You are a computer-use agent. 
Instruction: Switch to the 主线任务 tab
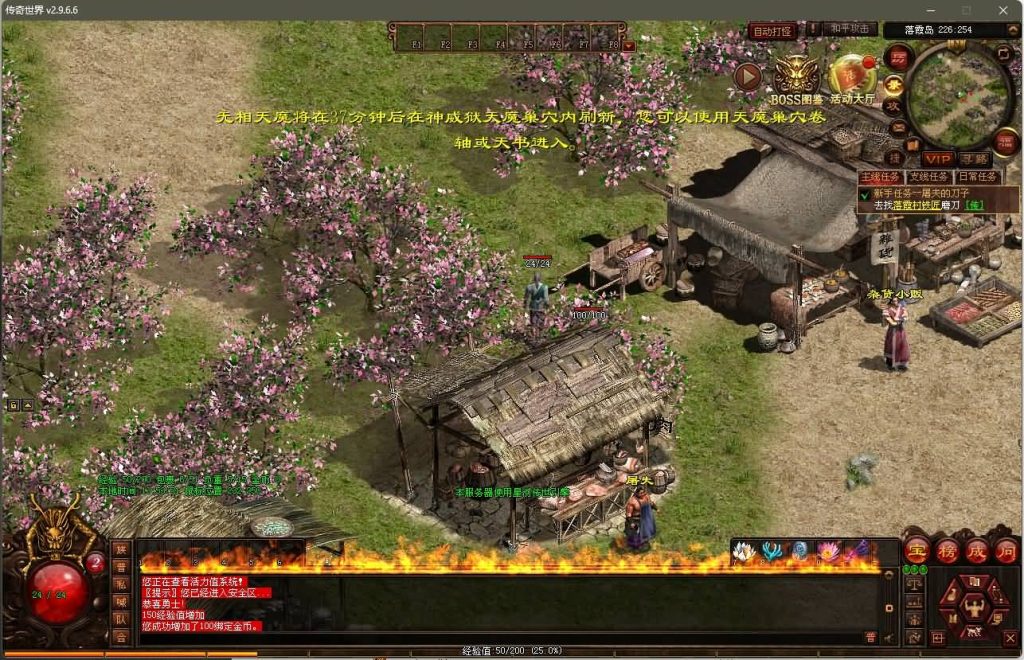click(x=879, y=177)
